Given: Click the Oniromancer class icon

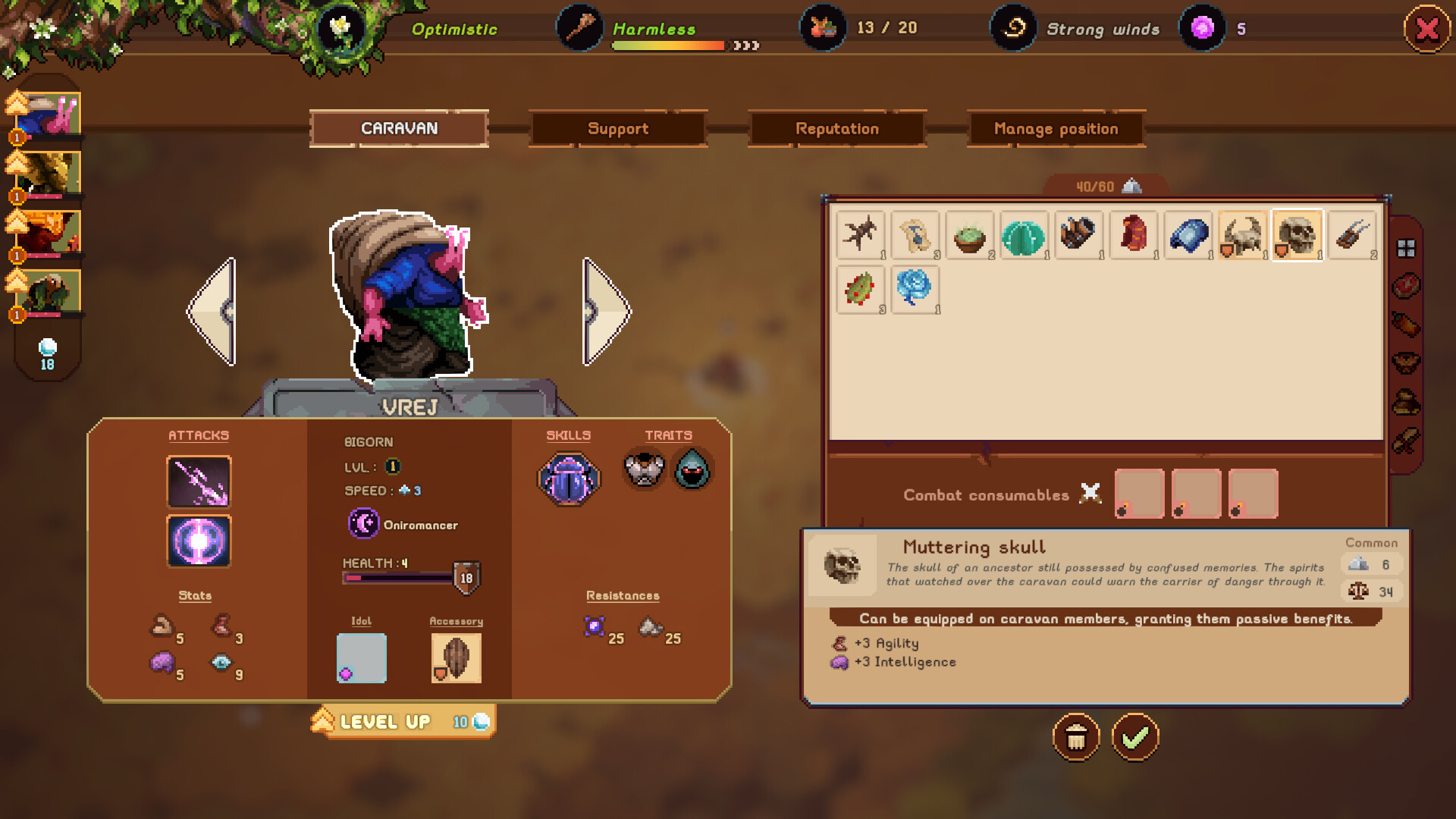Looking at the screenshot, I should [x=363, y=524].
